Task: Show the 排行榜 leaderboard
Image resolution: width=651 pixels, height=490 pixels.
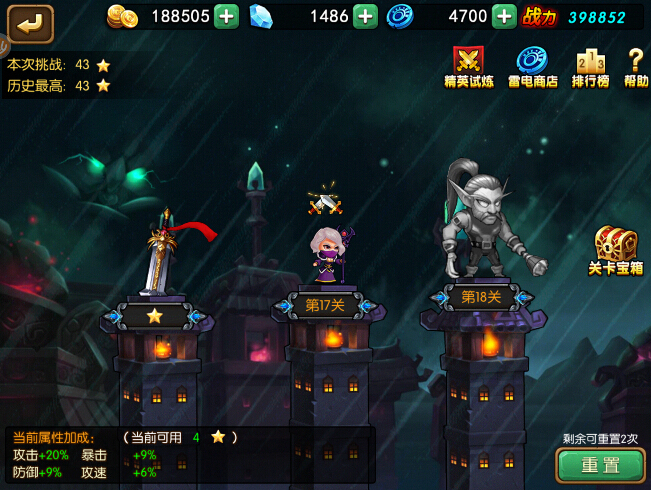Action: coord(591,66)
